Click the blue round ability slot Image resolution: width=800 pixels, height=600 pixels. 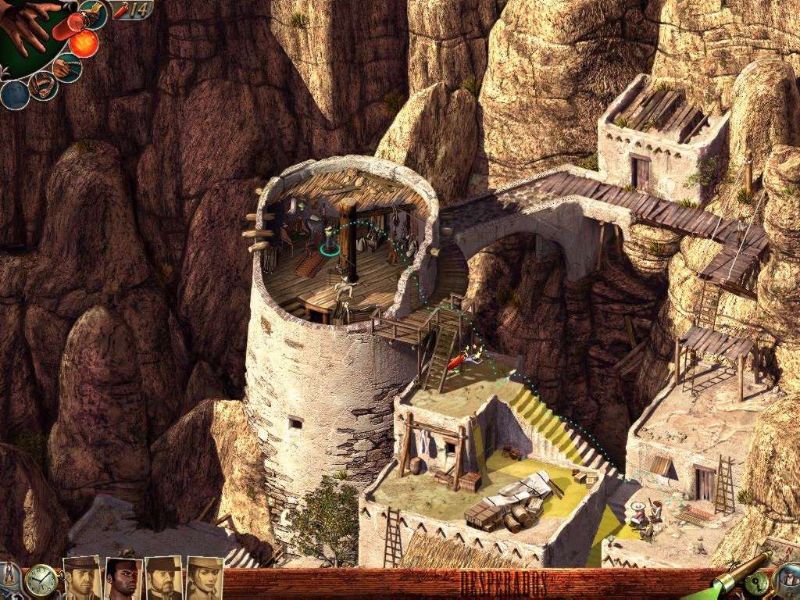coord(14,94)
